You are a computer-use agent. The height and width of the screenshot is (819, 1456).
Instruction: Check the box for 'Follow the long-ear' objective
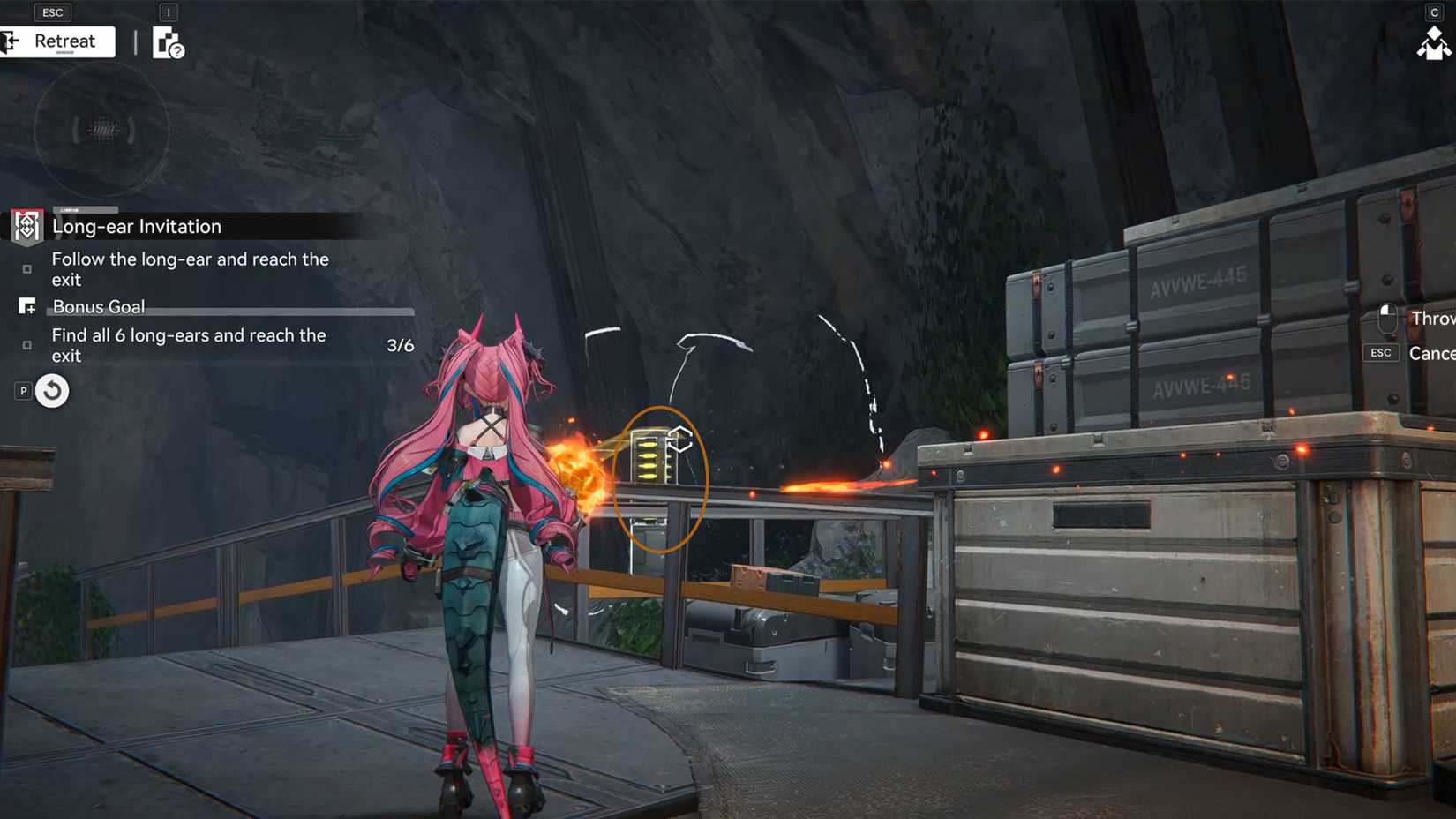pos(27,268)
